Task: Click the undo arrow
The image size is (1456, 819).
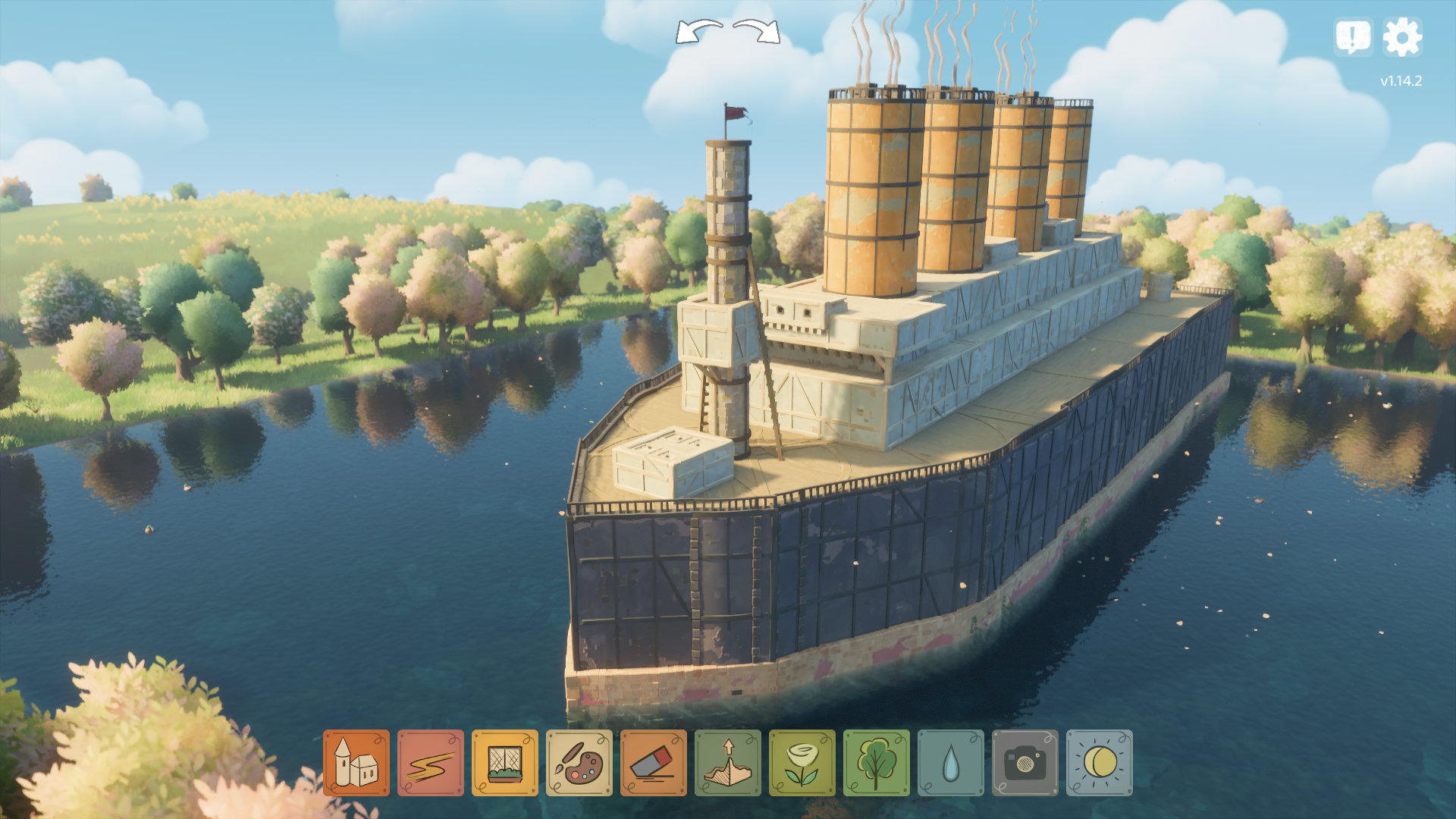Action: 698,32
